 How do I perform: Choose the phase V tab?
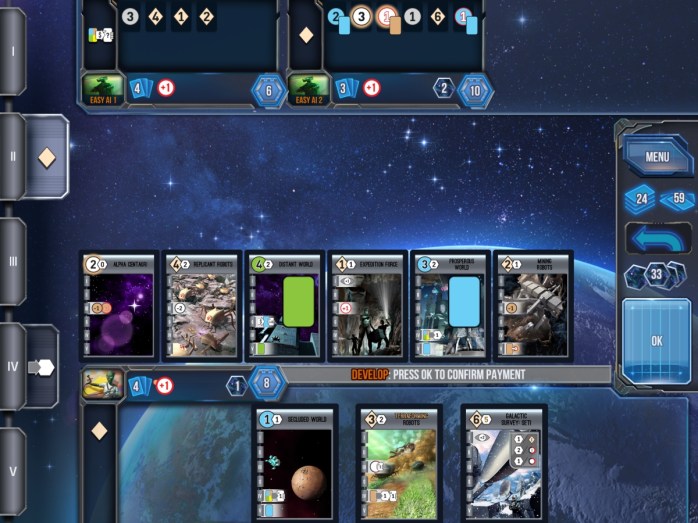tap(13, 471)
